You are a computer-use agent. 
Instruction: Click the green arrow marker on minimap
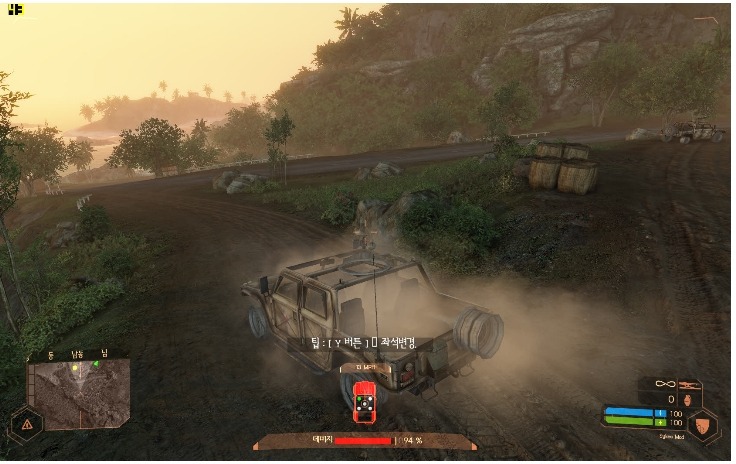[96, 364]
